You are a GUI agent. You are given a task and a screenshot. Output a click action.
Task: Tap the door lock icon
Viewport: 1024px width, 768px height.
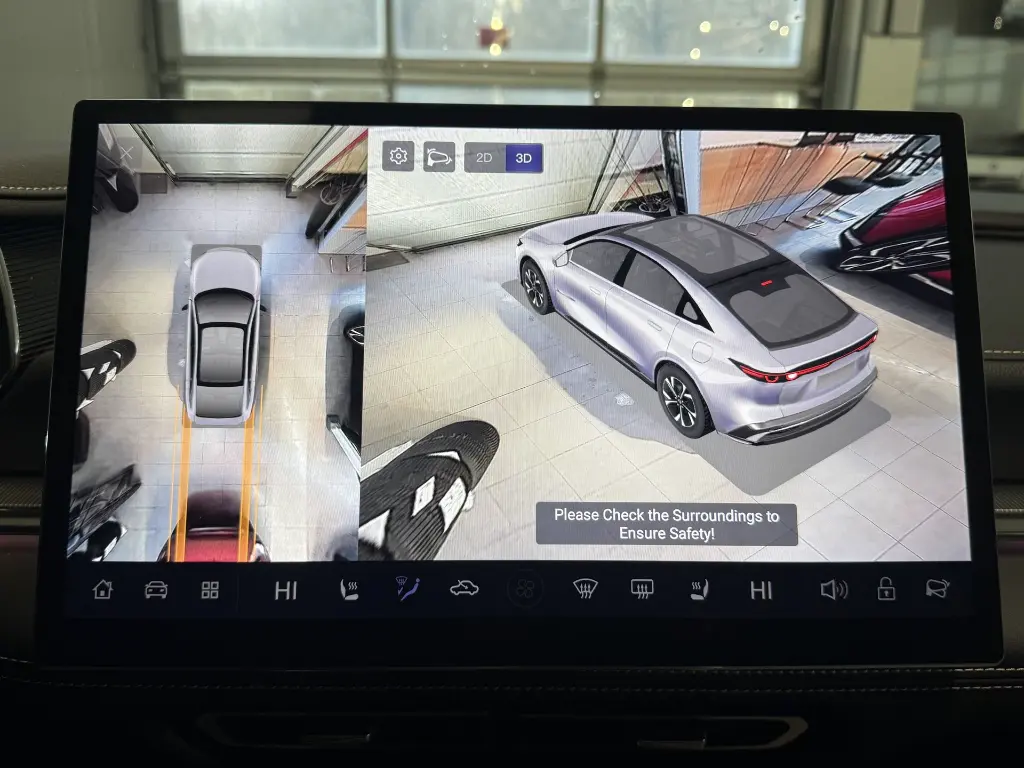pyautogui.click(x=886, y=589)
